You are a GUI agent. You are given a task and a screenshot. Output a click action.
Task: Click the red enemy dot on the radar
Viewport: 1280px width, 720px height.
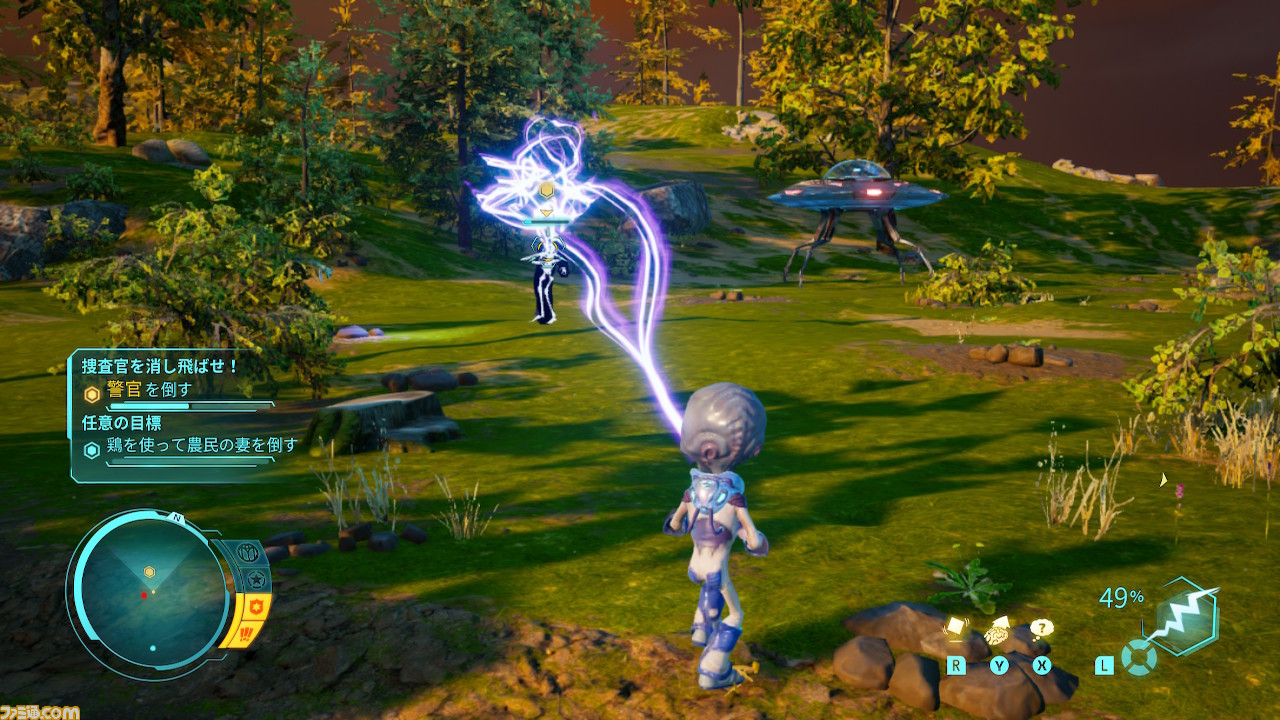144,595
